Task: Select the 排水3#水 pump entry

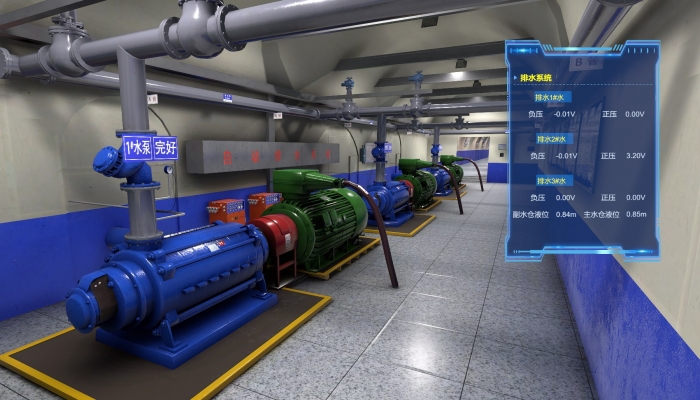Action: click(x=549, y=181)
